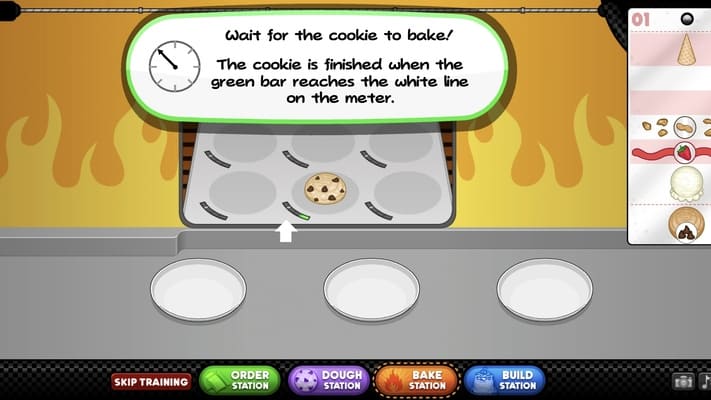Go to the Dough Station
The width and height of the screenshot is (711, 400).
point(328,381)
